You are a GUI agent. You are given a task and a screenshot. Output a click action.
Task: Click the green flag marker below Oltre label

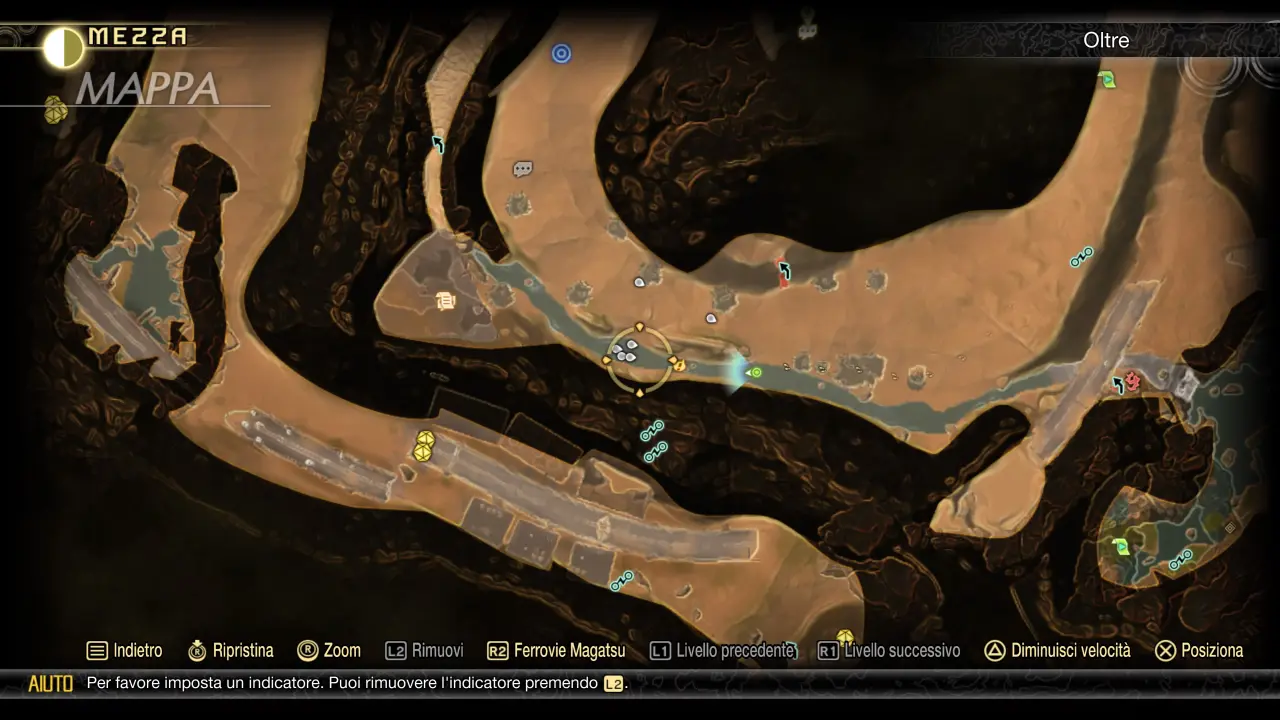1107,79
